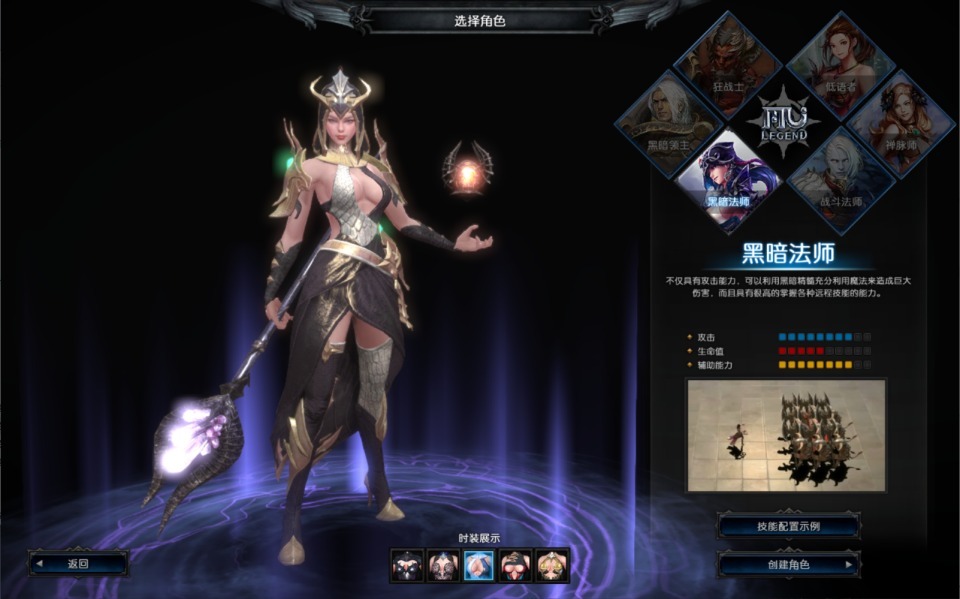Image resolution: width=960 pixels, height=599 pixels.
Task: Play the skill preview video thumbnail
Action: click(x=786, y=435)
